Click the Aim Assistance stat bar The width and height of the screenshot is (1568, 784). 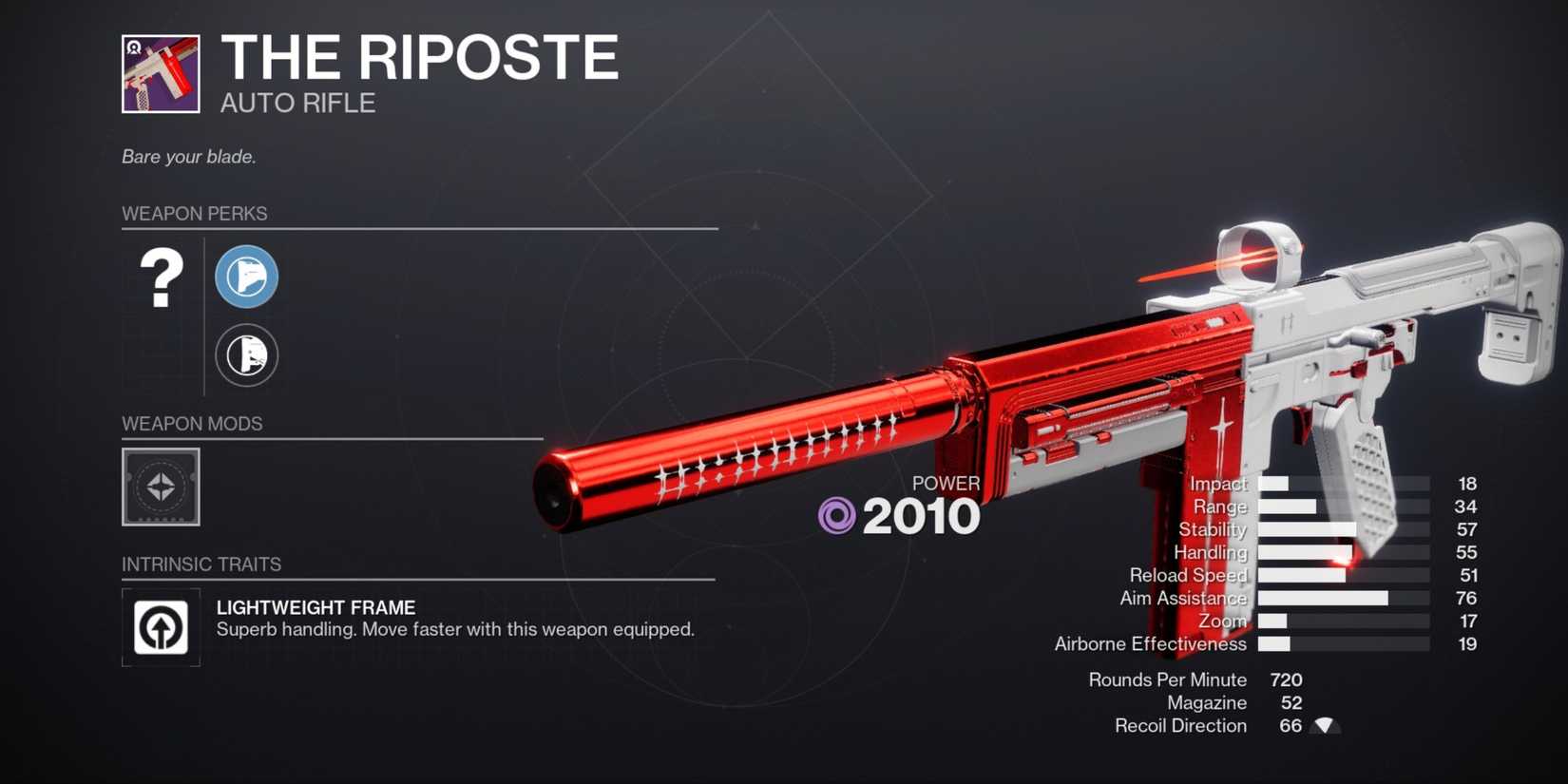click(1345, 598)
